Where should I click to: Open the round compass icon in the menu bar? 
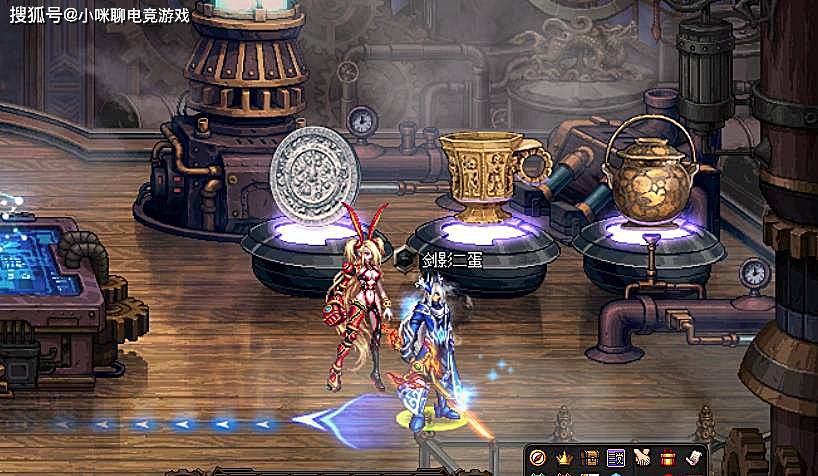click(x=538, y=458)
